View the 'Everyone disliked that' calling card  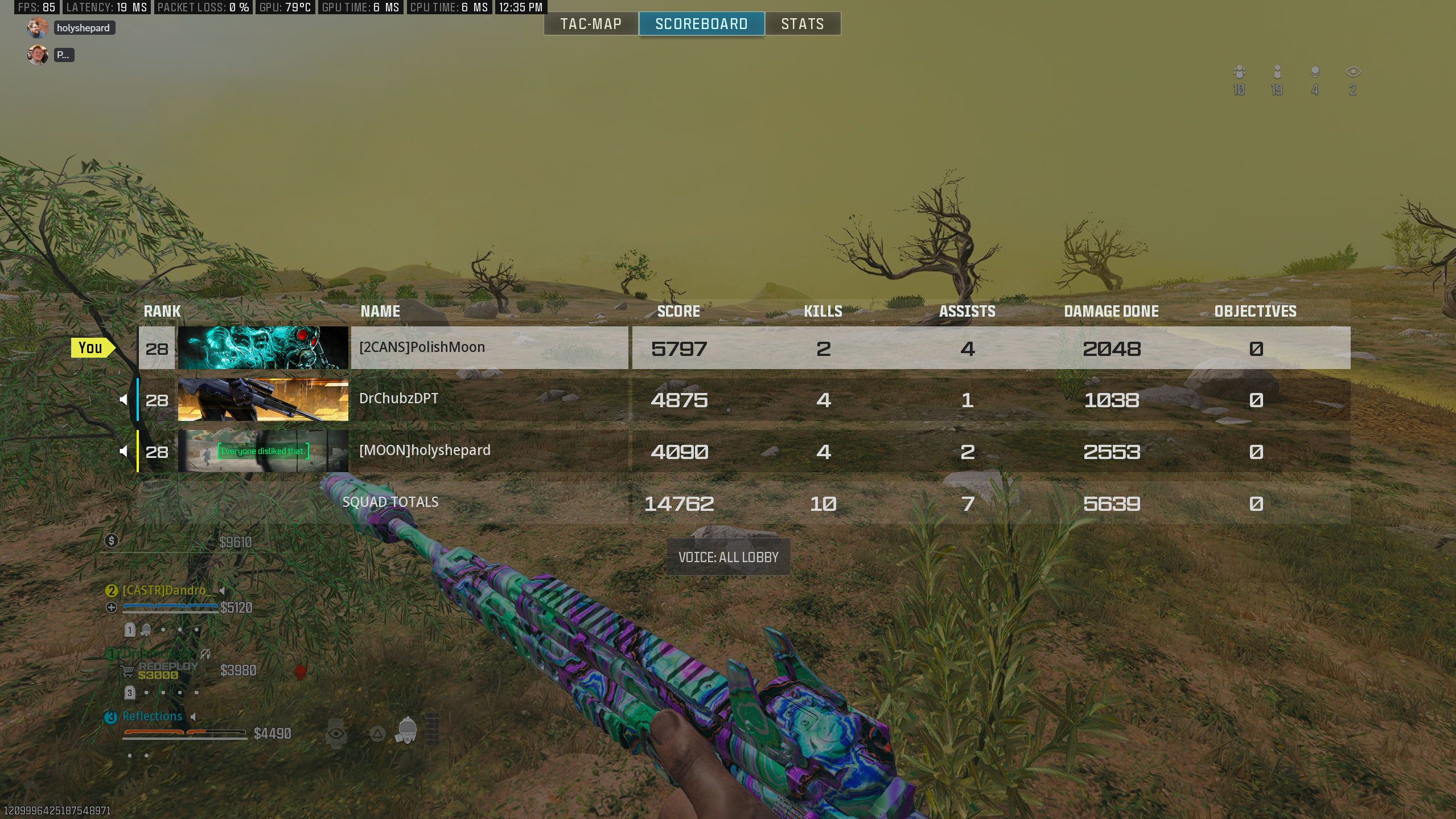click(x=263, y=451)
